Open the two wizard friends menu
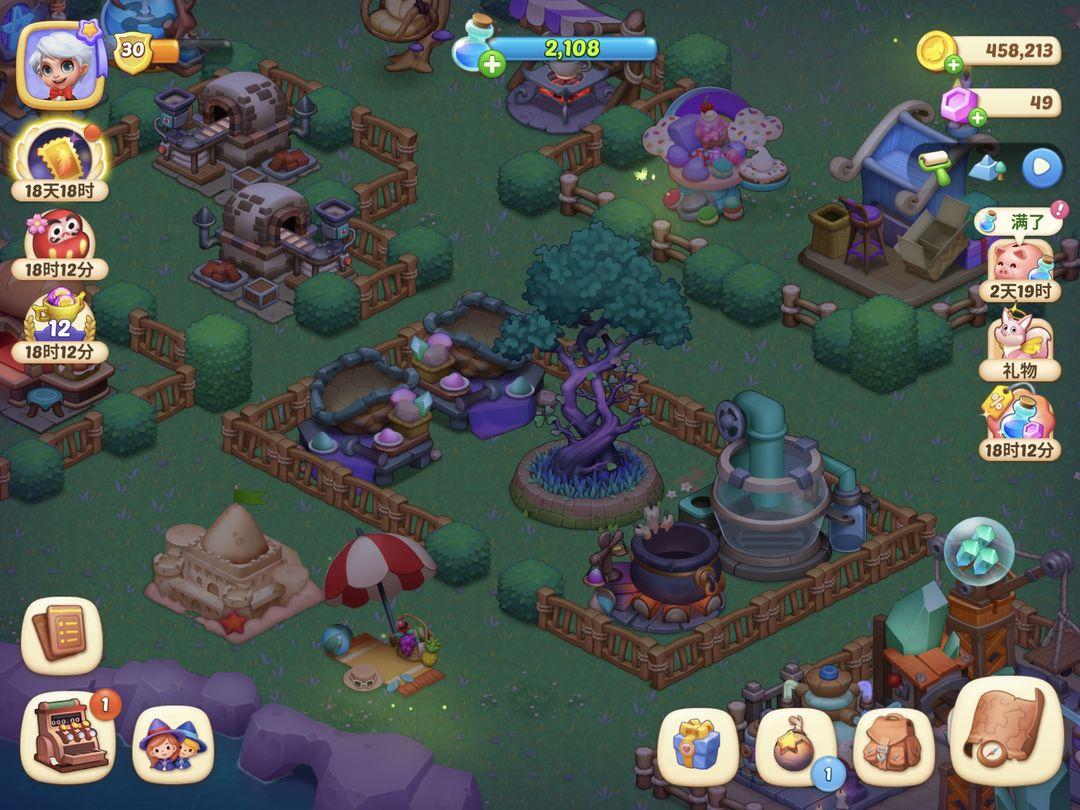Viewport: 1080px width, 810px height. pyautogui.click(x=171, y=744)
